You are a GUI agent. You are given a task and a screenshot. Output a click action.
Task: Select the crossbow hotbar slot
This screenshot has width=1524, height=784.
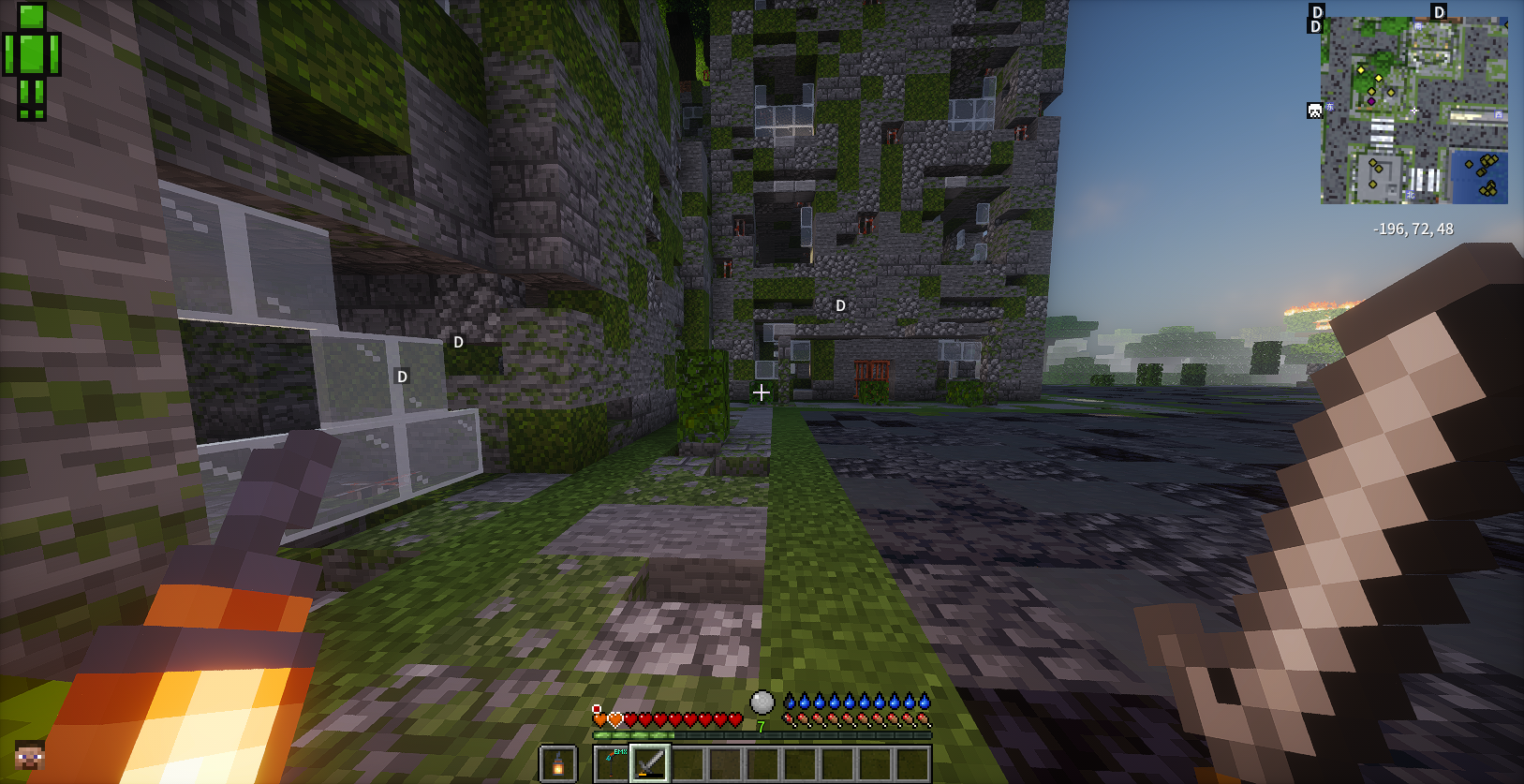(x=613, y=763)
